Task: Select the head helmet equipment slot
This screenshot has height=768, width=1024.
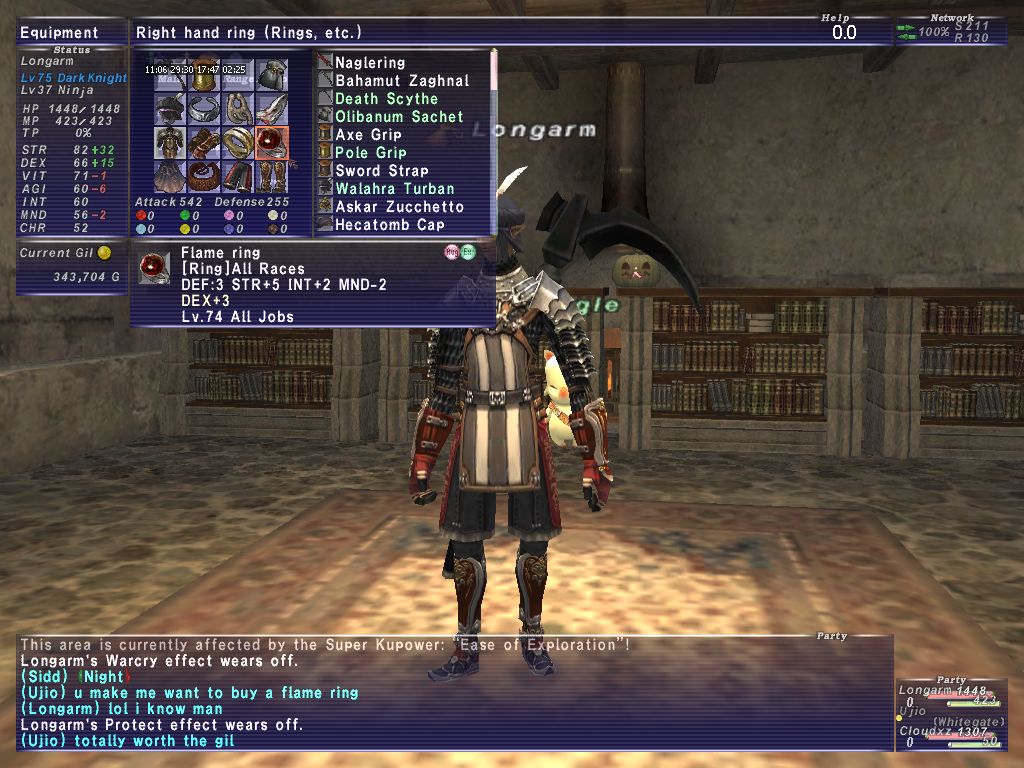Action: coord(171,109)
